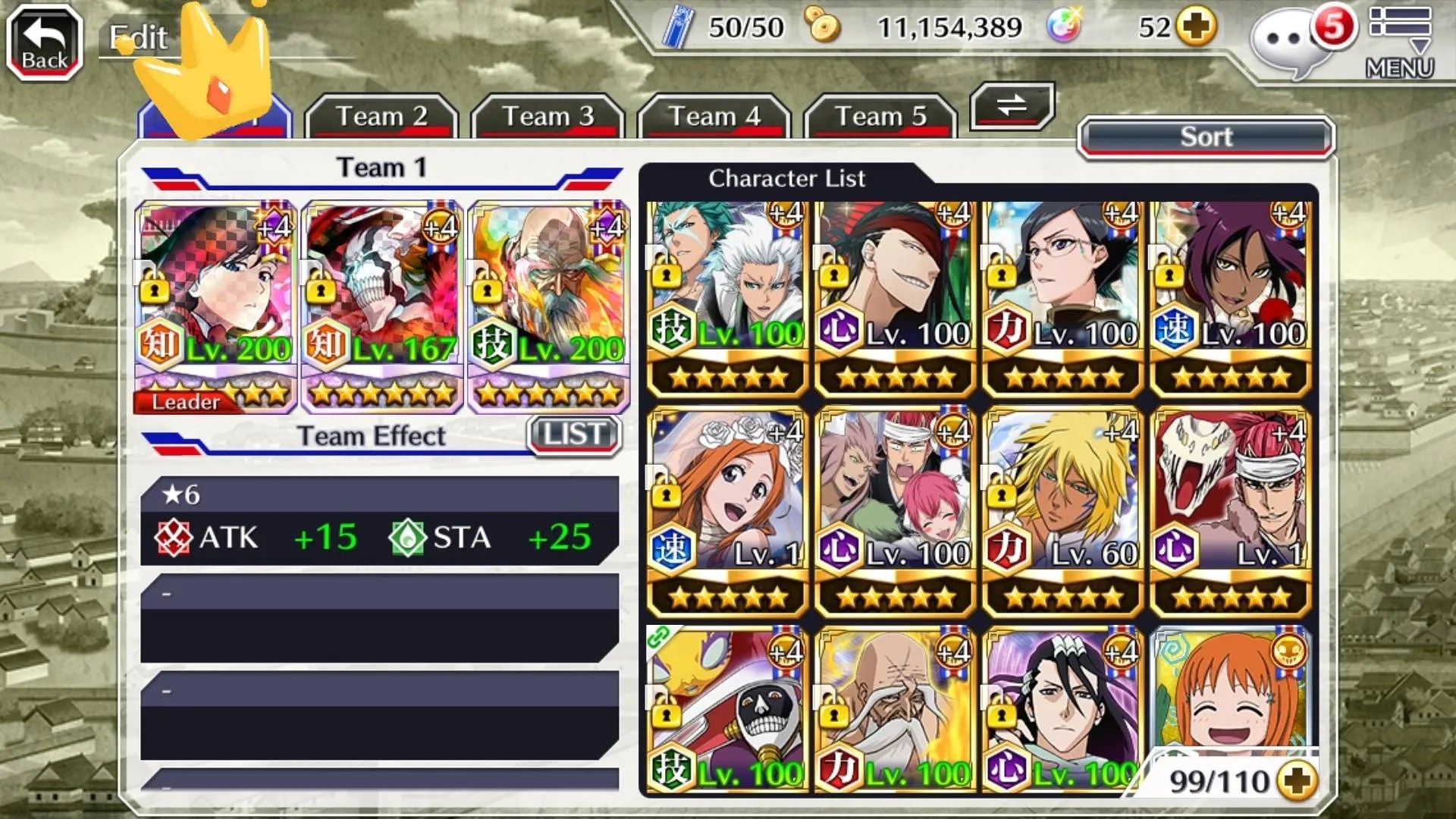The image size is (1456, 819).
Task: Select the Team 5 tab
Action: (x=880, y=117)
